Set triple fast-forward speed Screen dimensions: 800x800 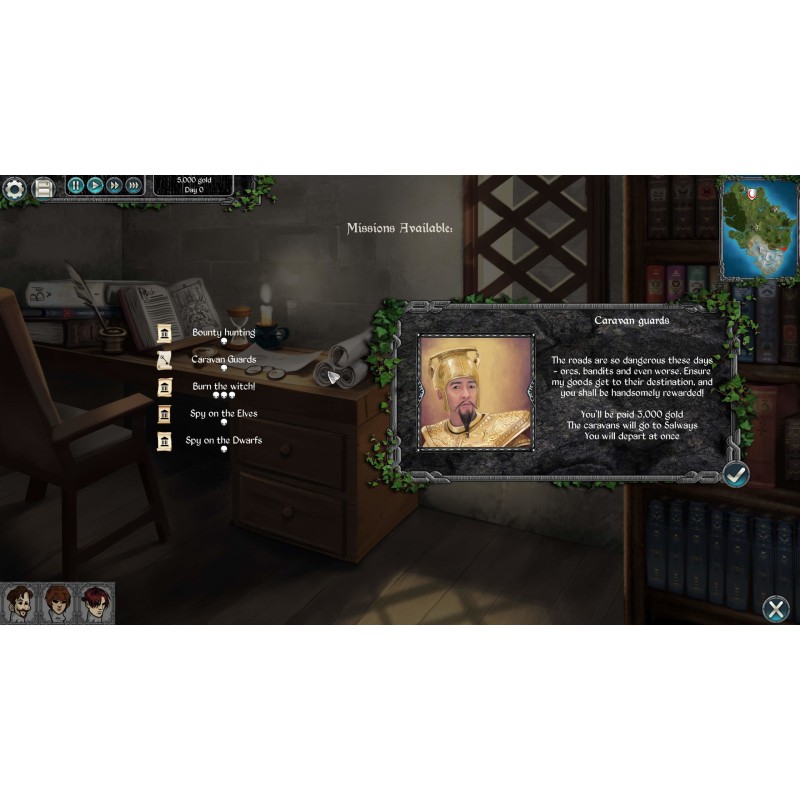pyautogui.click(x=133, y=185)
